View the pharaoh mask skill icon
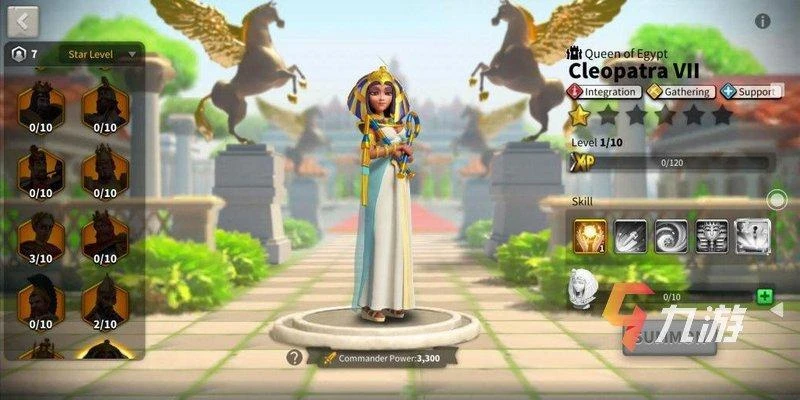This screenshot has width=800, height=400. point(712,236)
